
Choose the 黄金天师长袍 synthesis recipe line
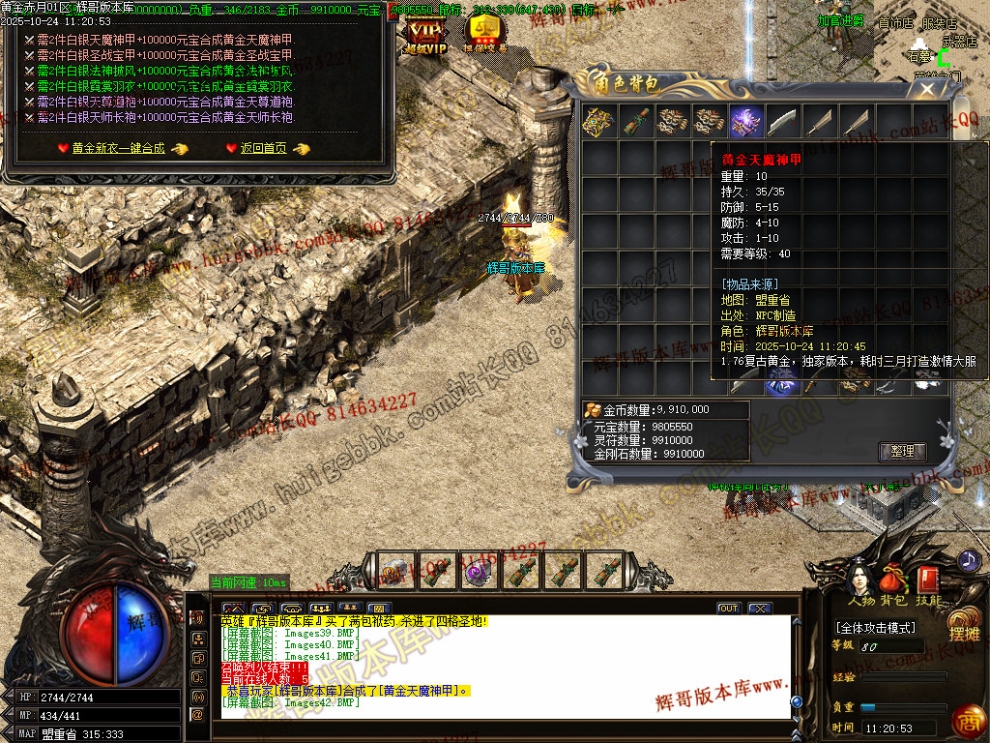(165, 118)
